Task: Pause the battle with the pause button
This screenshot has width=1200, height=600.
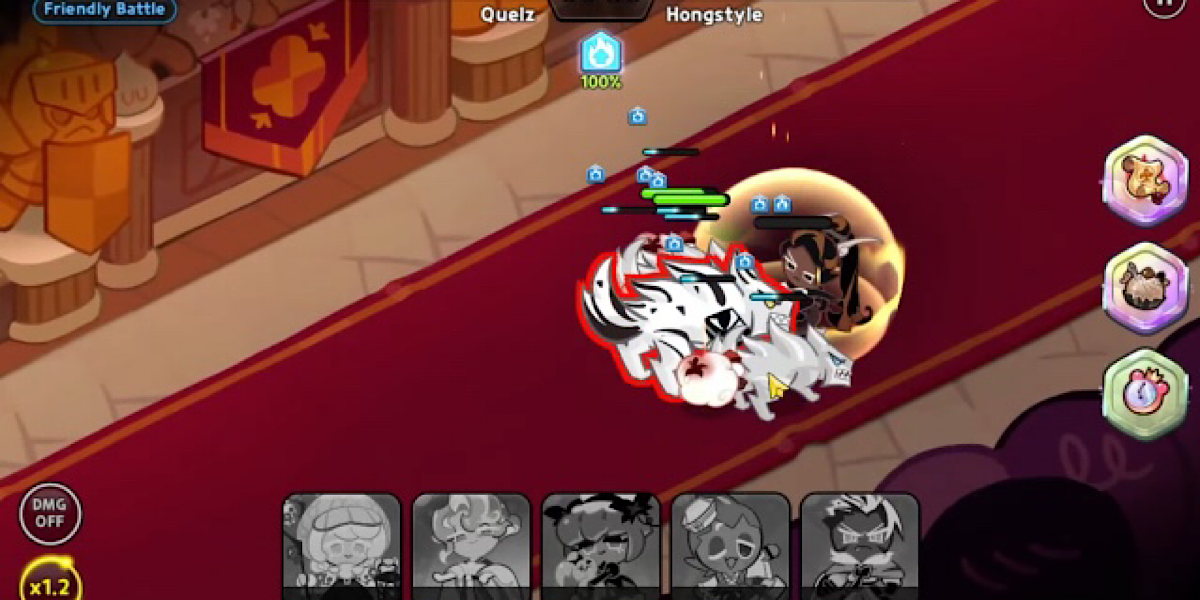Action: coord(1163,4)
